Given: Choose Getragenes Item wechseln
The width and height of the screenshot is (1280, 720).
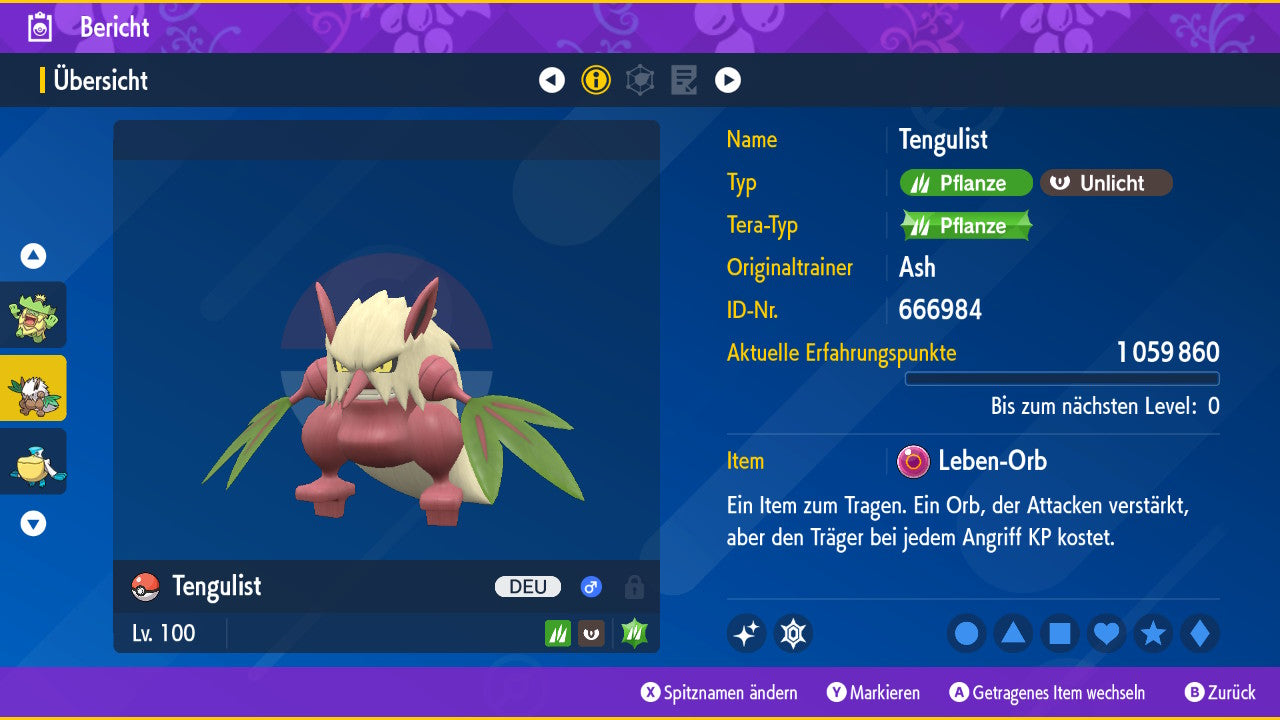Looking at the screenshot, I should pyautogui.click(x=1047, y=693).
